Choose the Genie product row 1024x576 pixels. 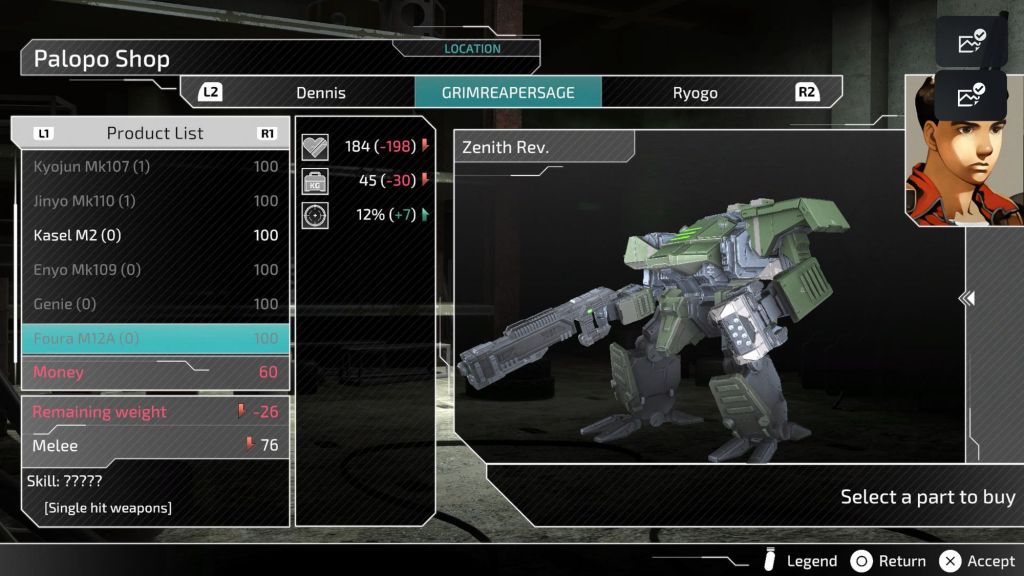point(155,304)
